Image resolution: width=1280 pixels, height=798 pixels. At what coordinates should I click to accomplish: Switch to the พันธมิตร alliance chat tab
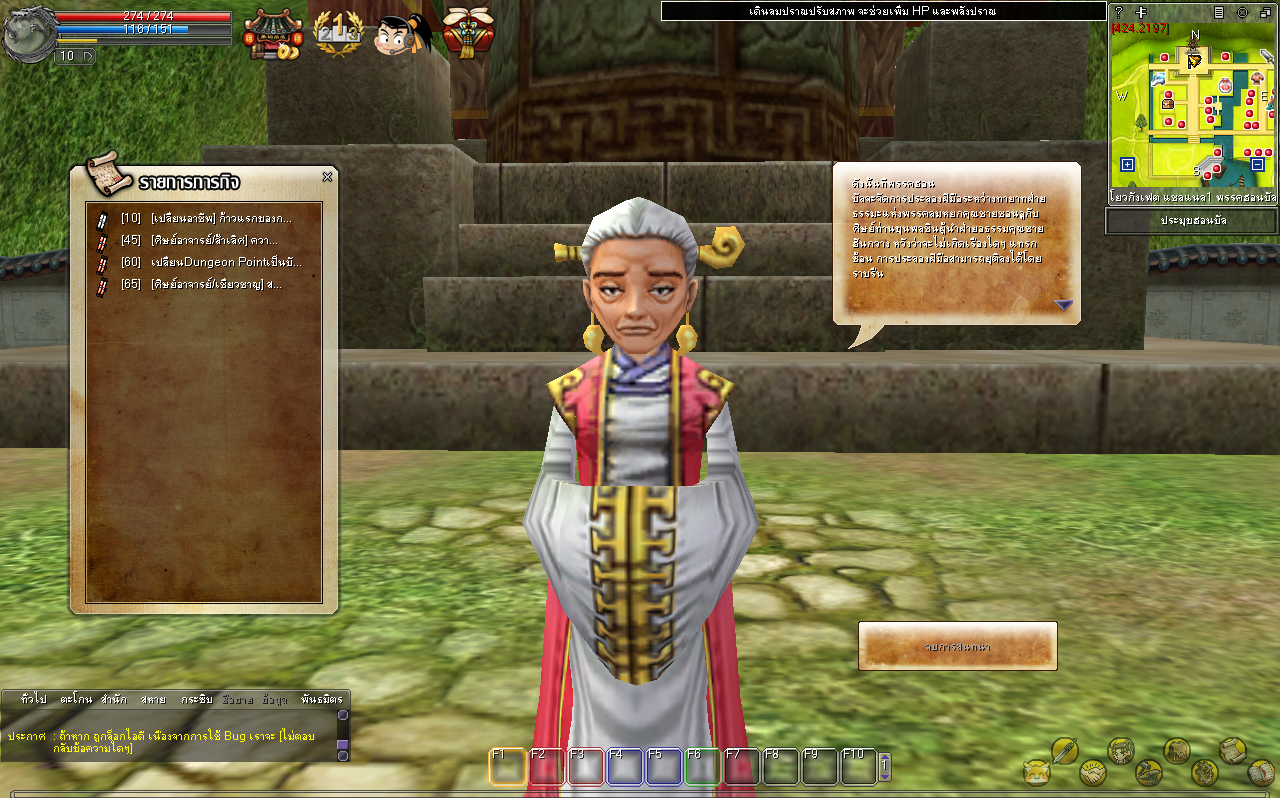pyautogui.click(x=321, y=699)
